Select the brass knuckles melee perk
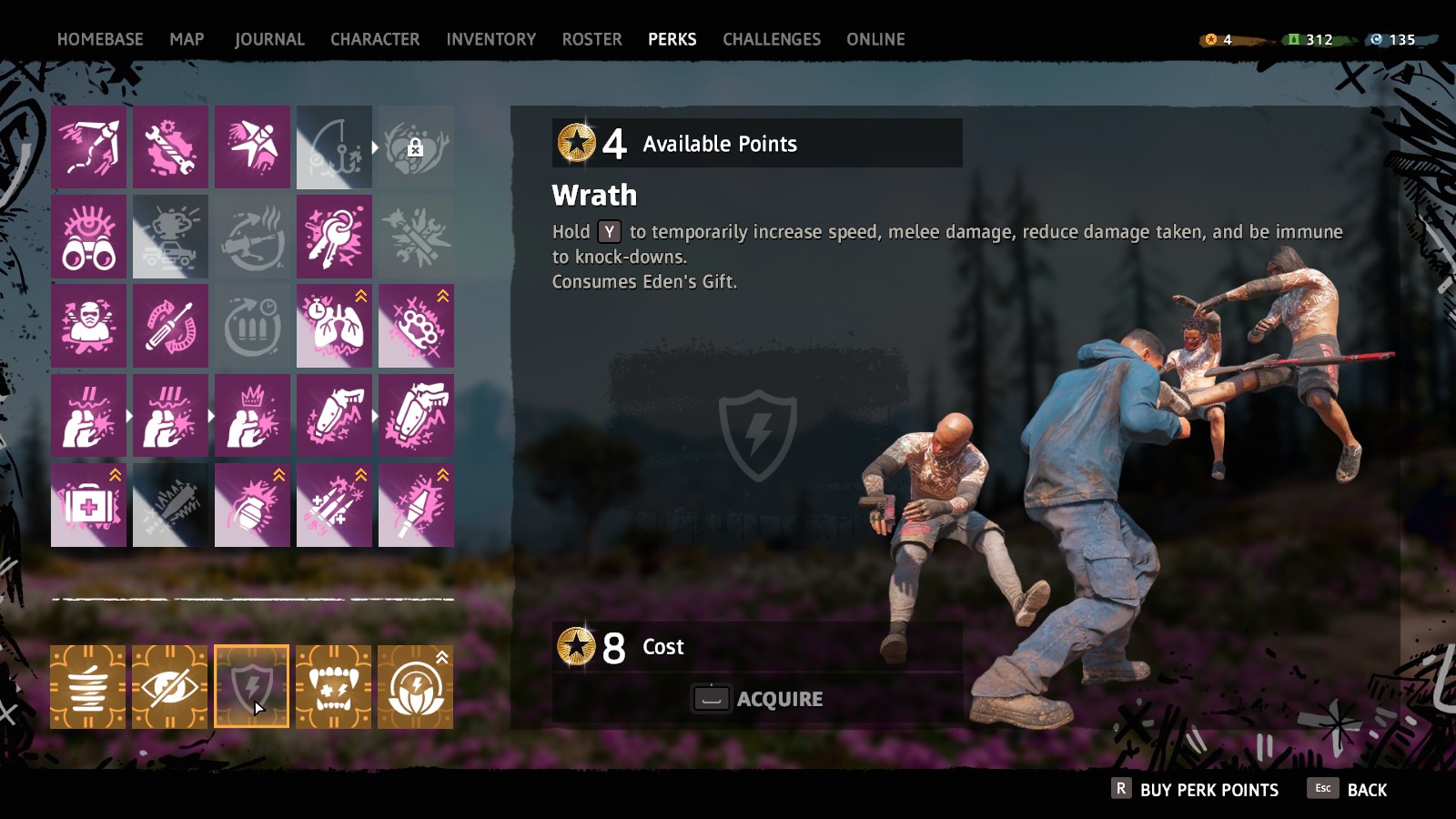The width and height of the screenshot is (1456, 819). pyautogui.click(x=416, y=325)
